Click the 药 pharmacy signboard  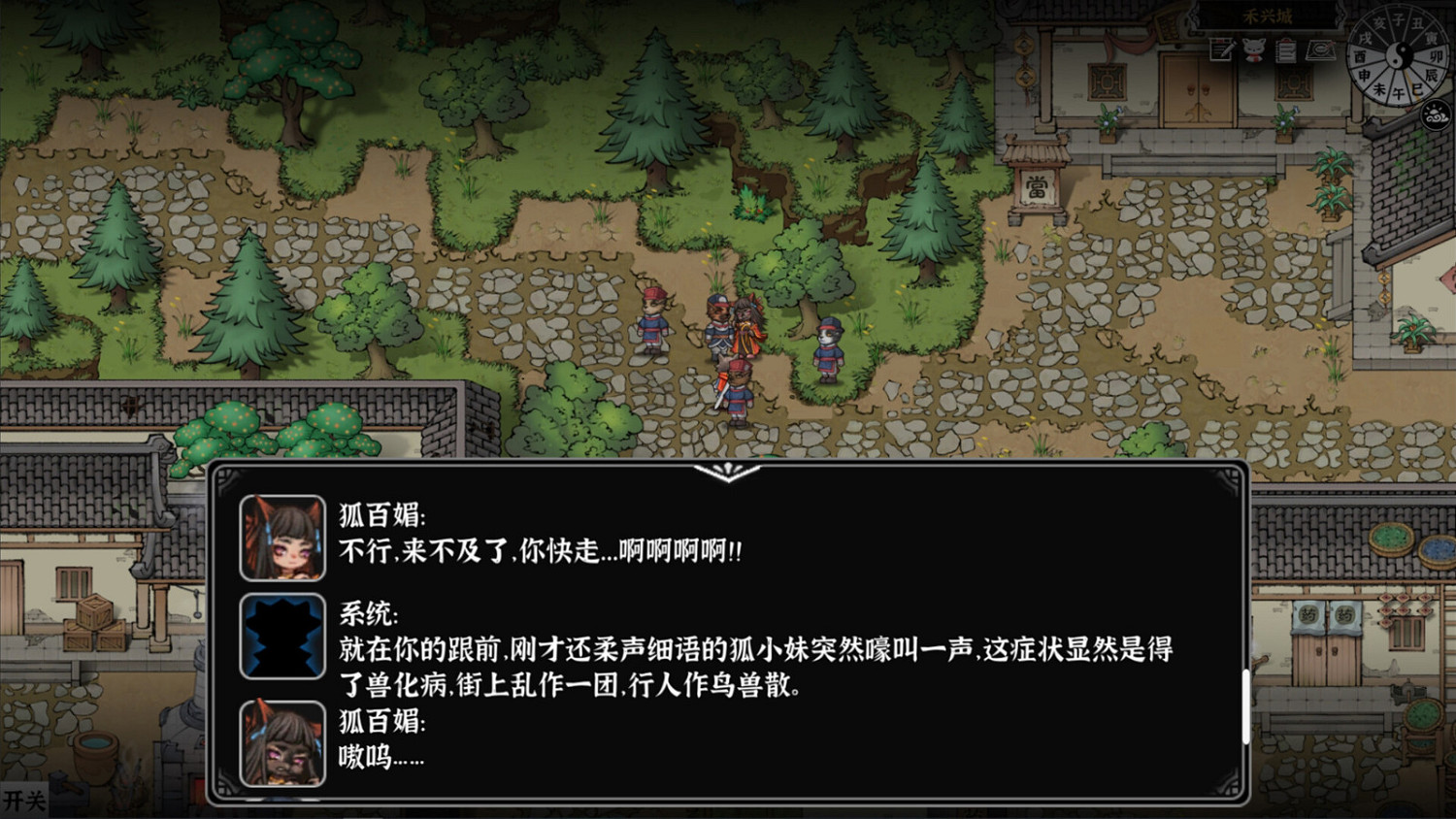click(x=1309, y=614)
